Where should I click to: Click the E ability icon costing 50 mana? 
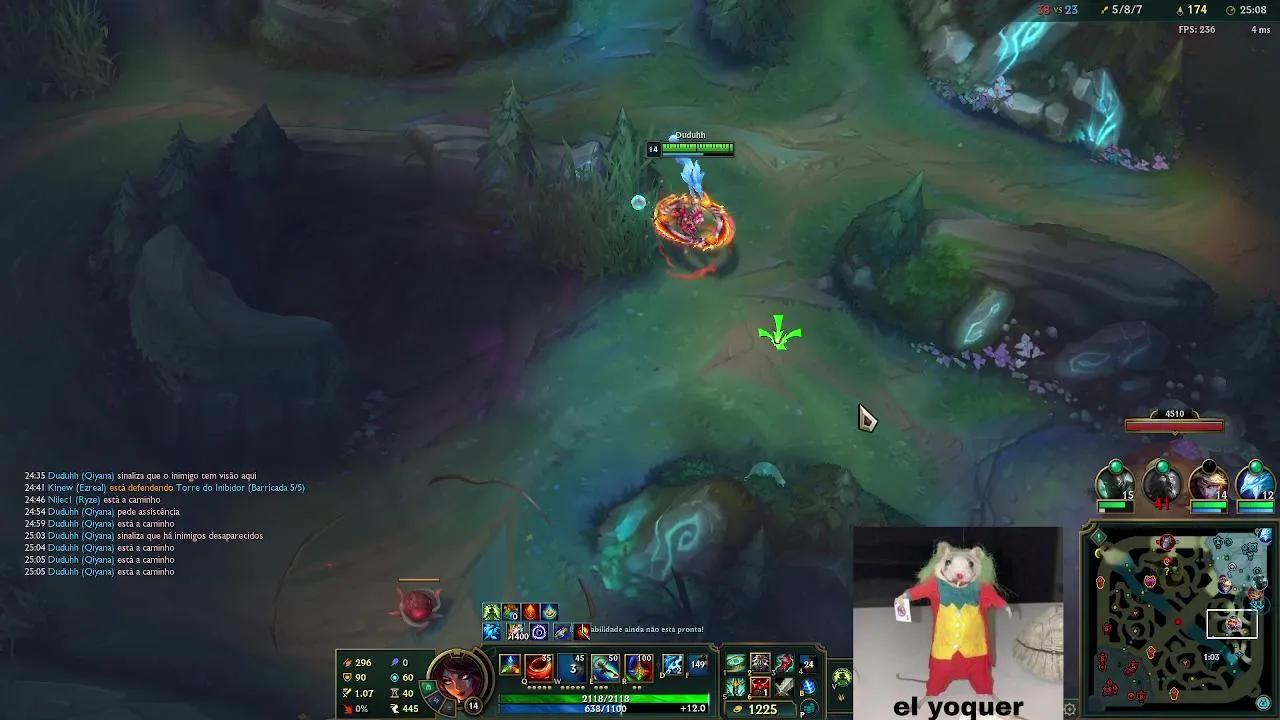coord(604,668)
